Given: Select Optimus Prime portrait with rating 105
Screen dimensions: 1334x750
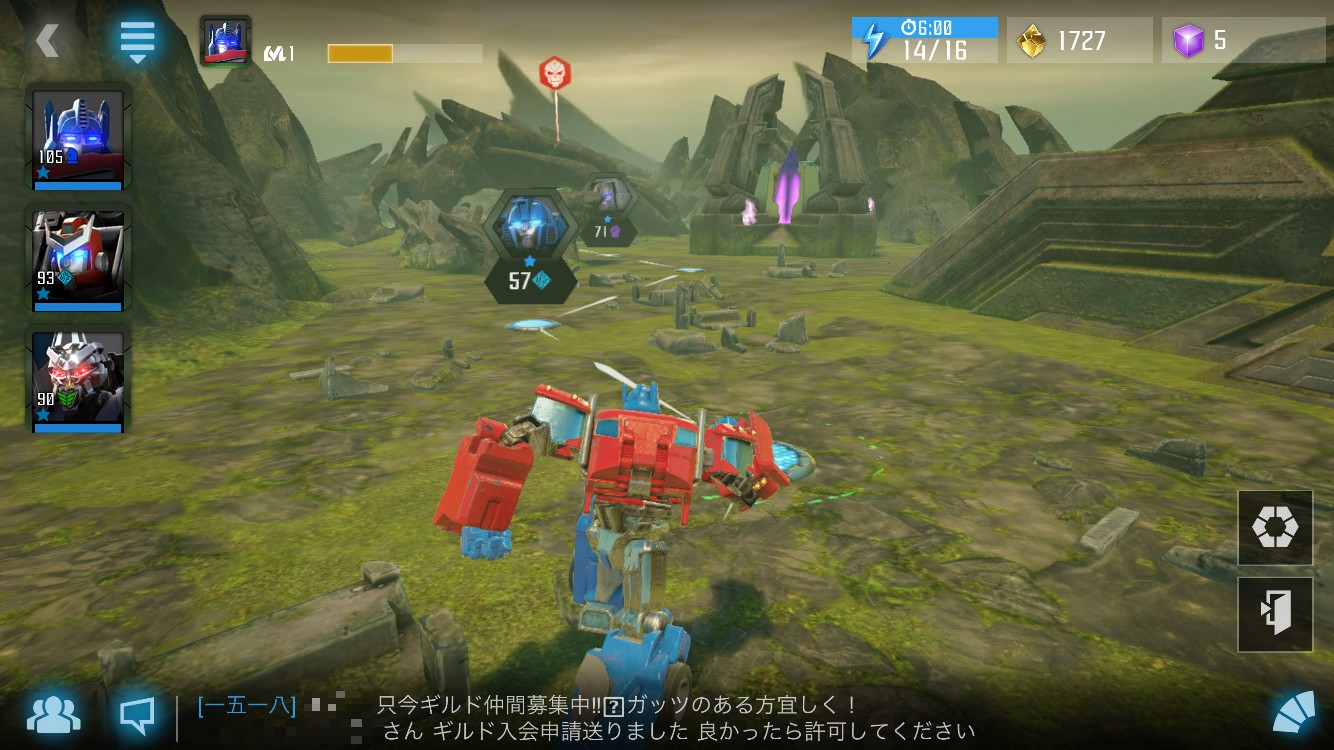Looking at the screenshot, I should (78, 137).
